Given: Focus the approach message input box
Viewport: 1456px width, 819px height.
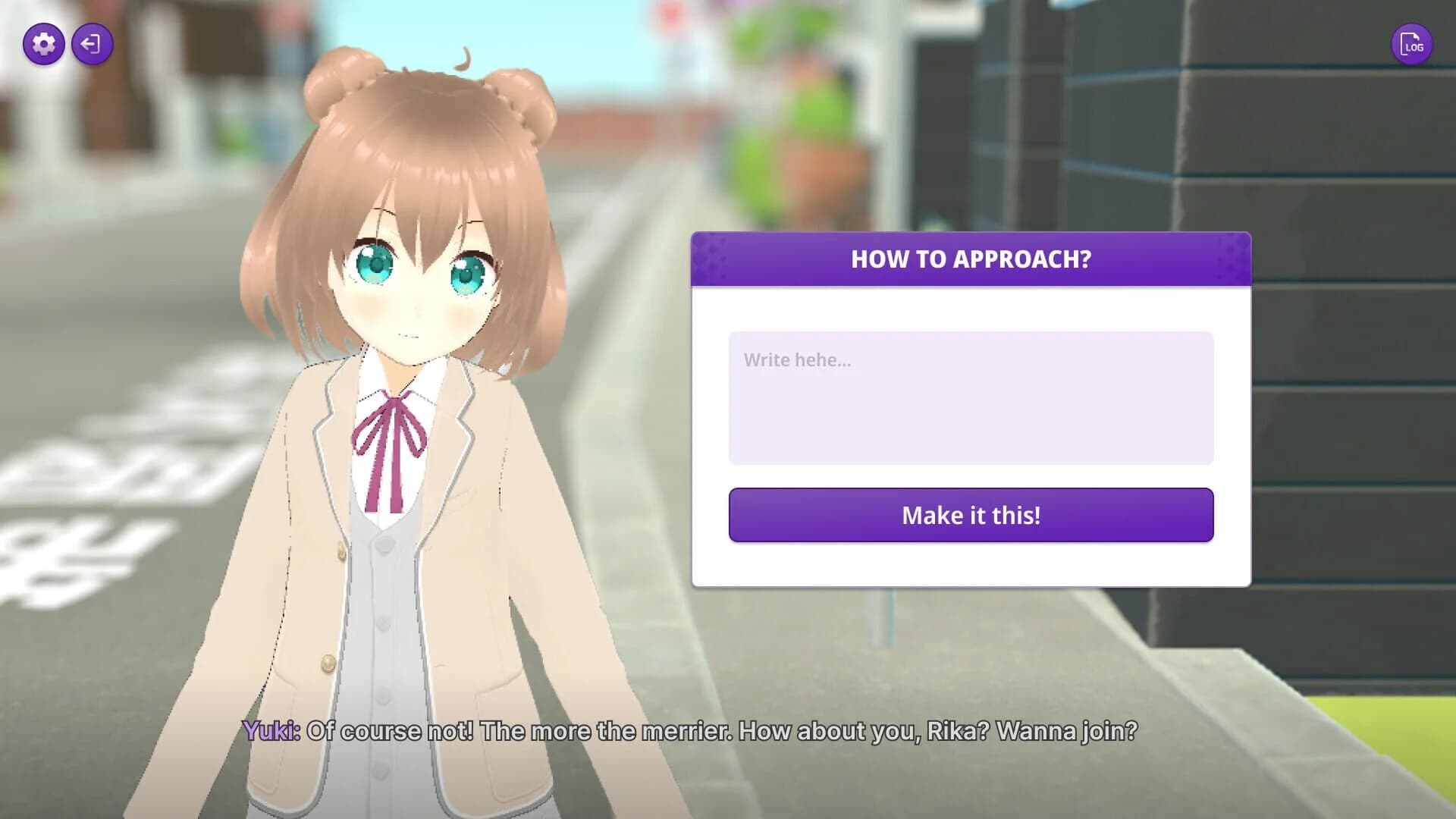Looking at the screenshot, I should tap(971, 397).
